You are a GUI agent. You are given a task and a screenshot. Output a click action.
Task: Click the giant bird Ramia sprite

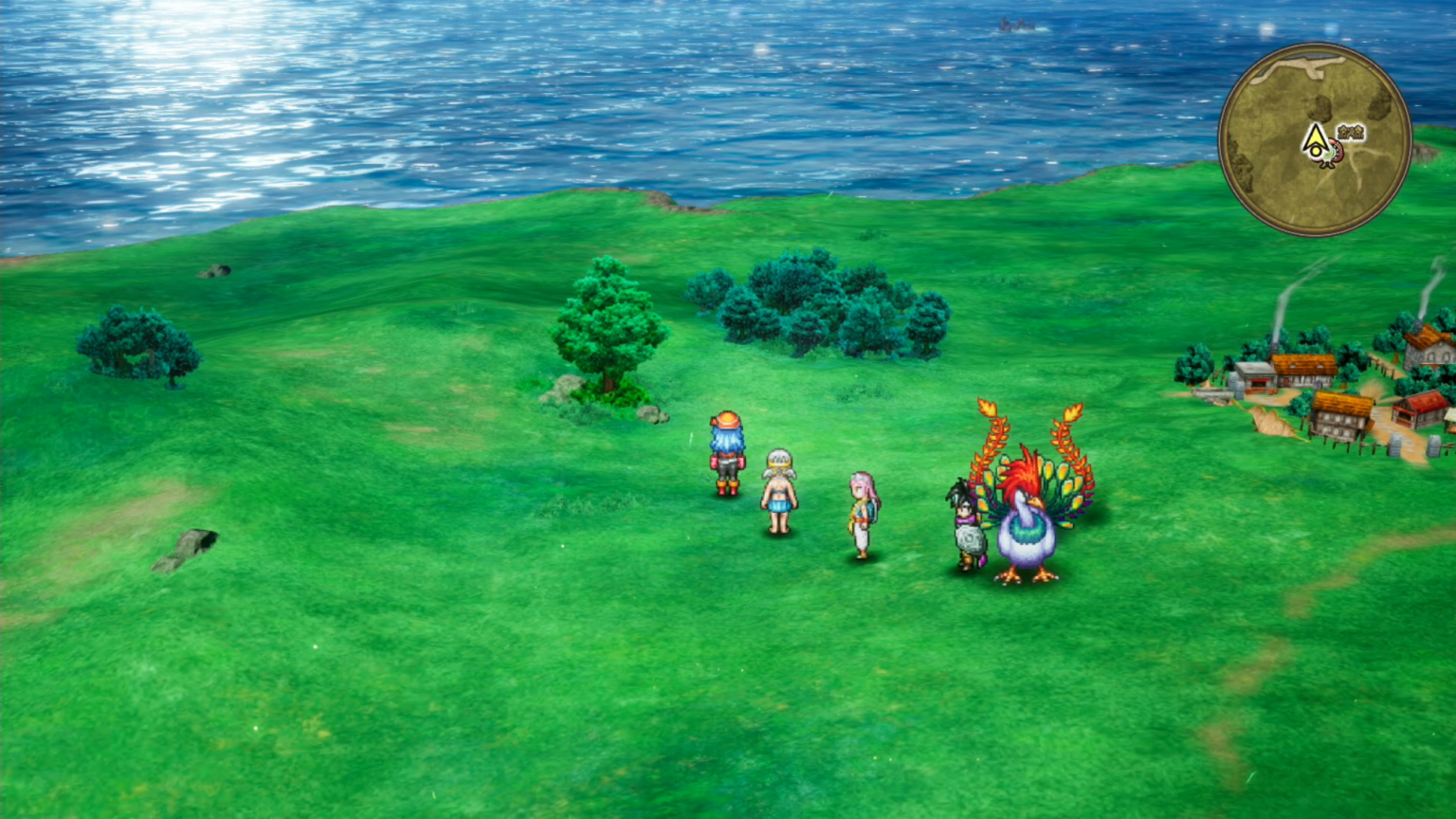point(1029,517)
